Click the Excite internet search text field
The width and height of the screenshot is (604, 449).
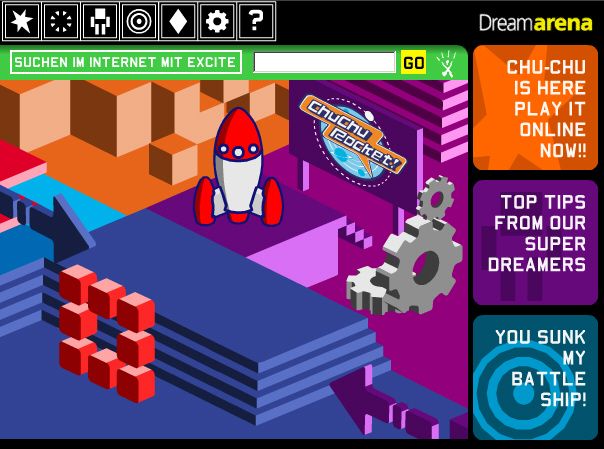point(324,63)
